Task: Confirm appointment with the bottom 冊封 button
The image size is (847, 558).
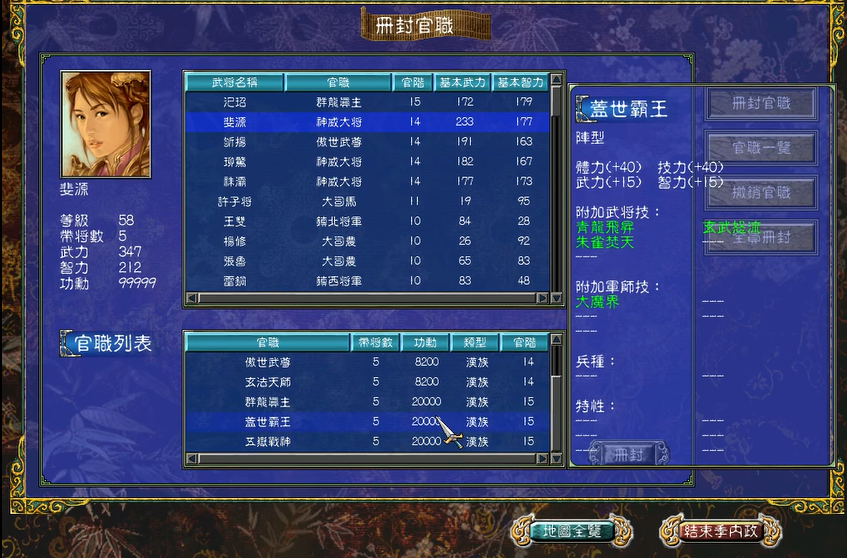Action: pos(631,454)
